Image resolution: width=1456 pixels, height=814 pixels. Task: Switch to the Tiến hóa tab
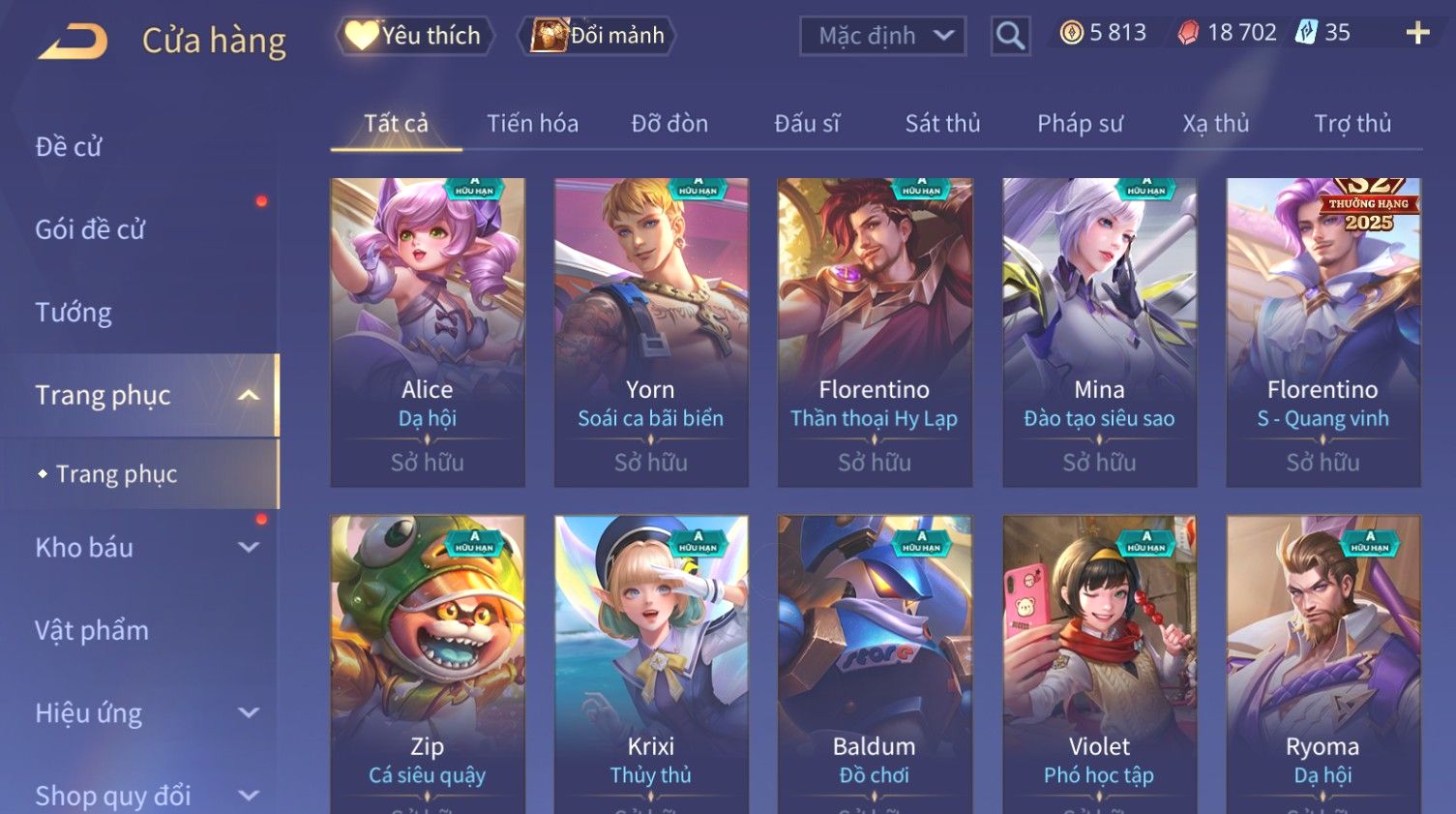click(532, 124)
